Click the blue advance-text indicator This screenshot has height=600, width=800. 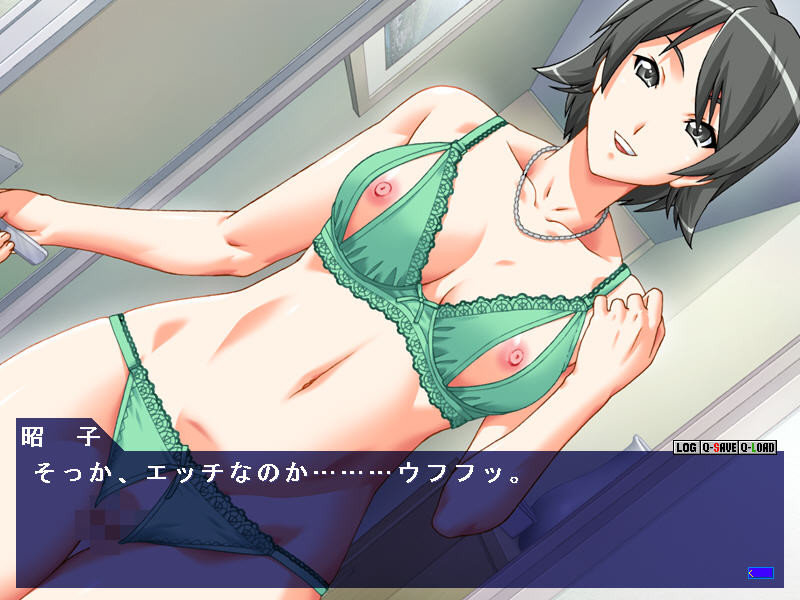click(x=761, y=573)
